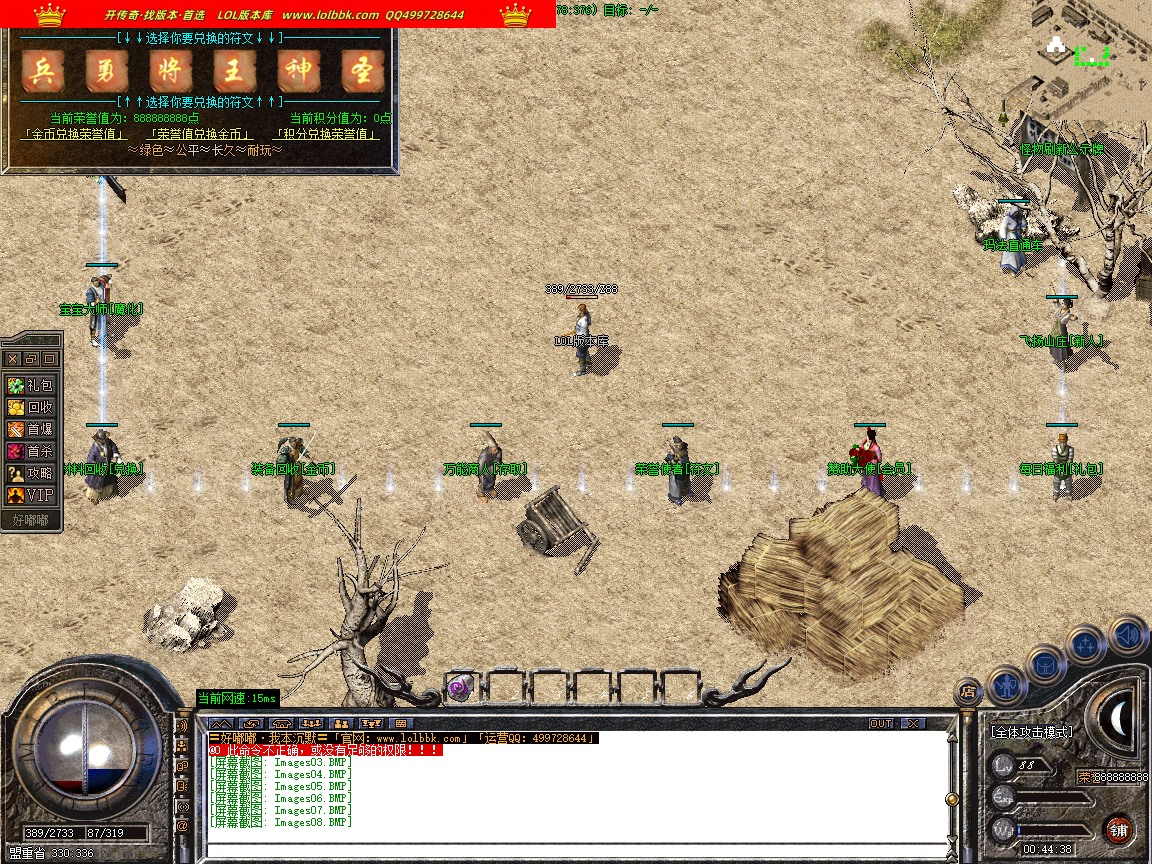Use the purple item in the hotbar
Screen dimensions: 1152x864
[459, 687]
